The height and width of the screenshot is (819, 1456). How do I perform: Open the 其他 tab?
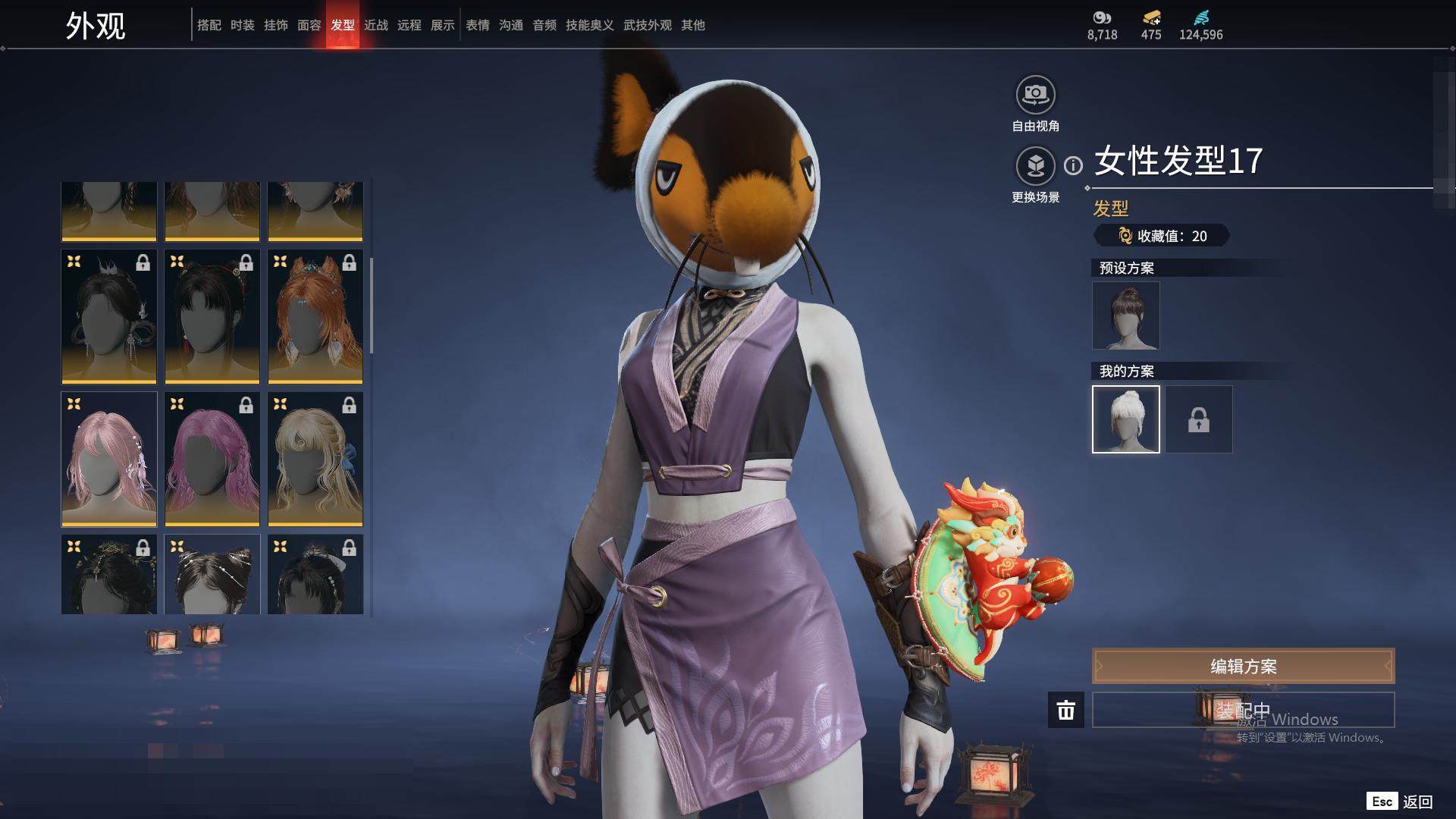[x=692, y=25]
